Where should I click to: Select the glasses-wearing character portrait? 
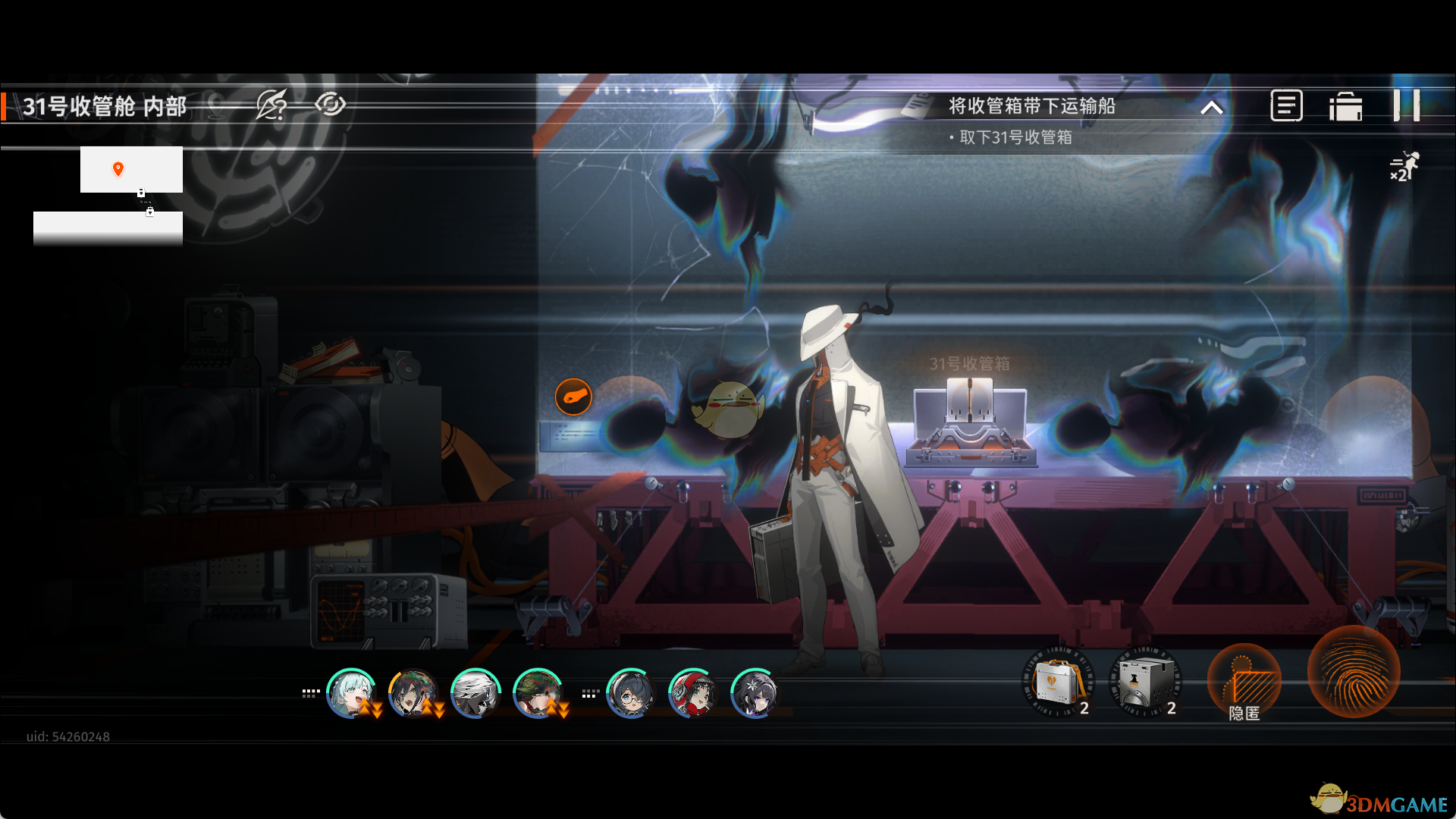point(630,693)
